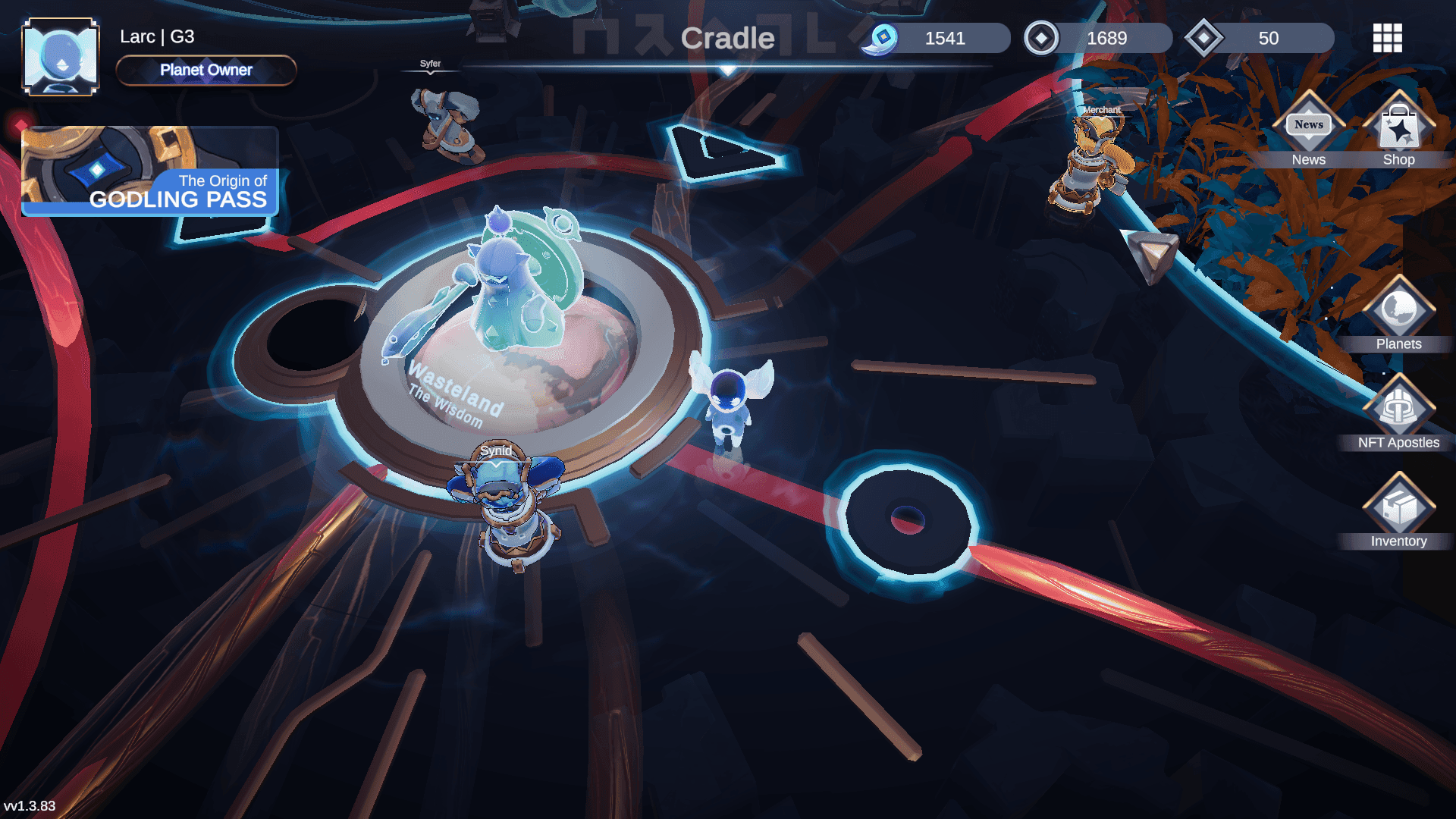This screenshot has width=1456, height=819.
Task: Open the grid menu icon
Action: pyautogui.click(x=1387, y=38)
